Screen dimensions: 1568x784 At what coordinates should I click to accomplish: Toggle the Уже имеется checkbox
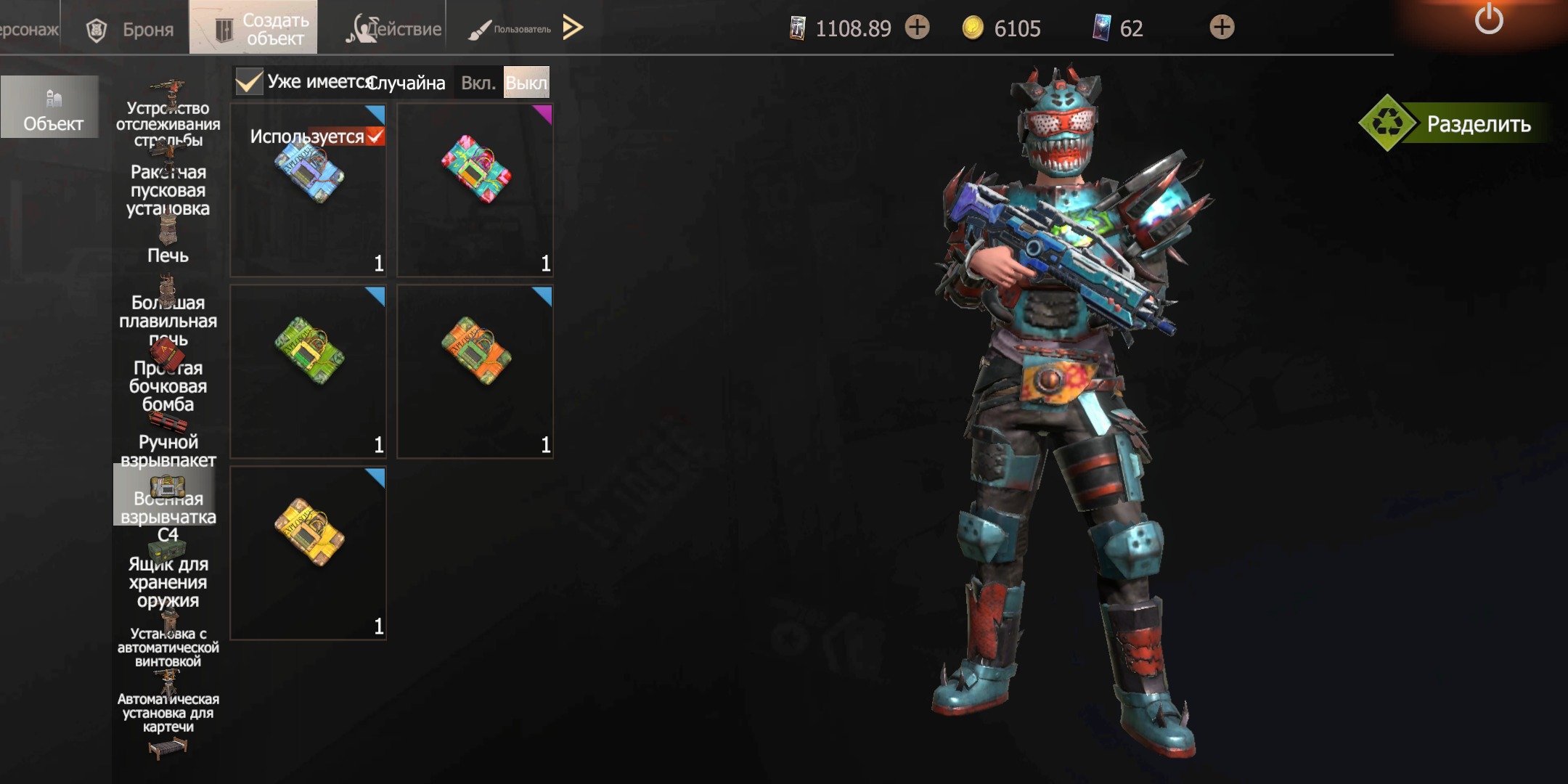click(249, 82)
